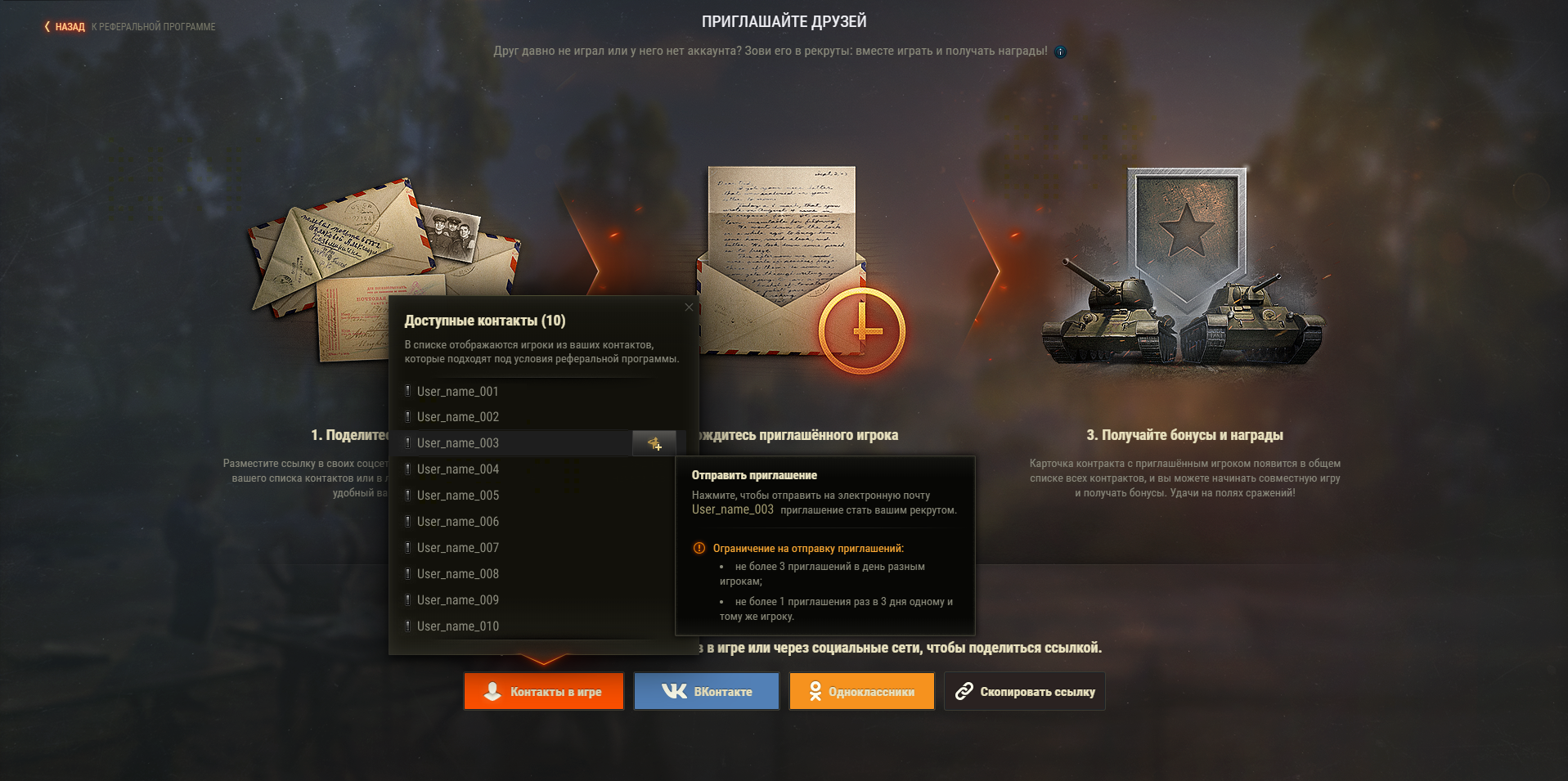The width and height of the screenshot is (1568, 781).
Task: Share the link via ВКонтакте
Action: [707, 692]
